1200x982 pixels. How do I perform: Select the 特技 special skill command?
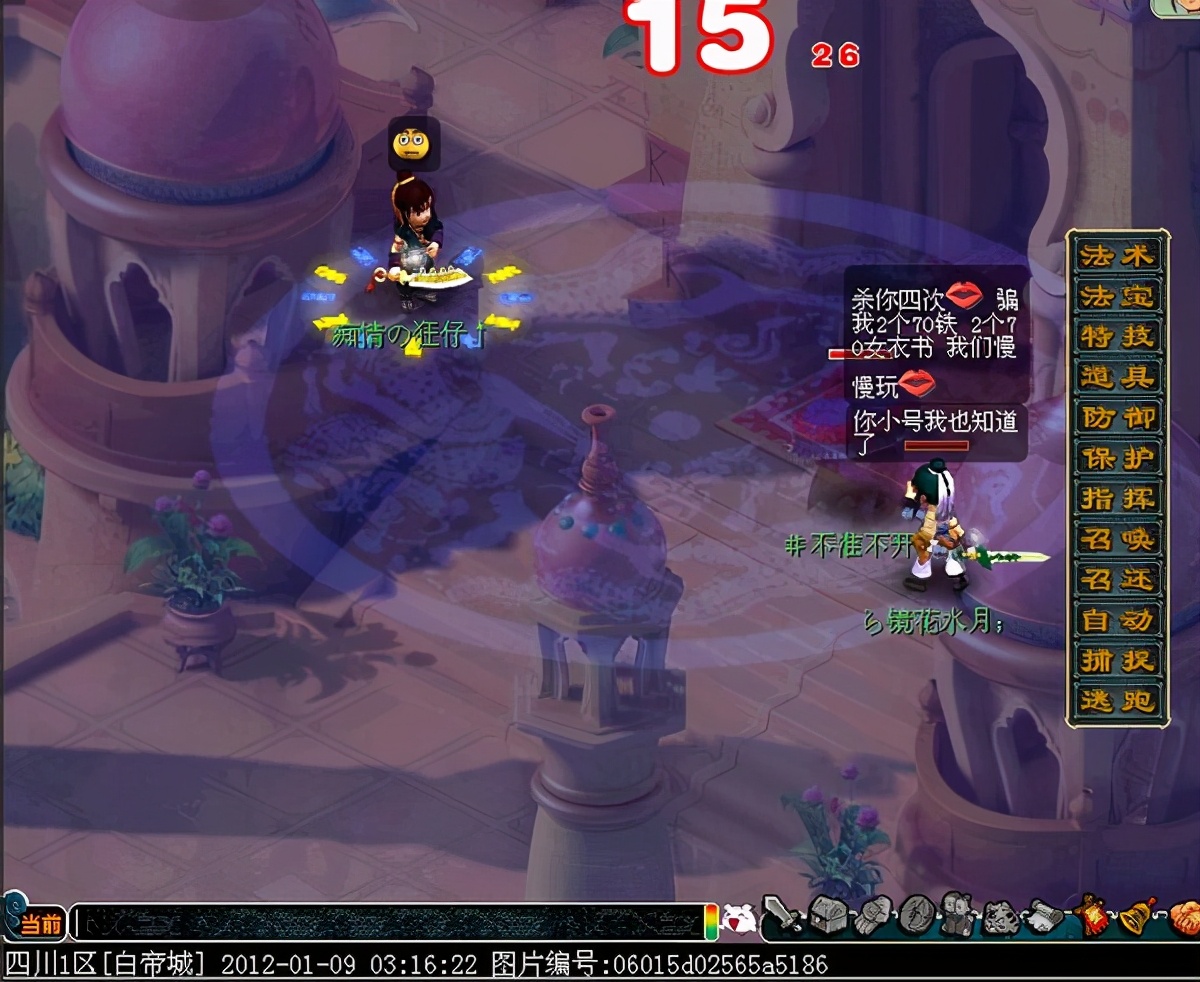1118,337
